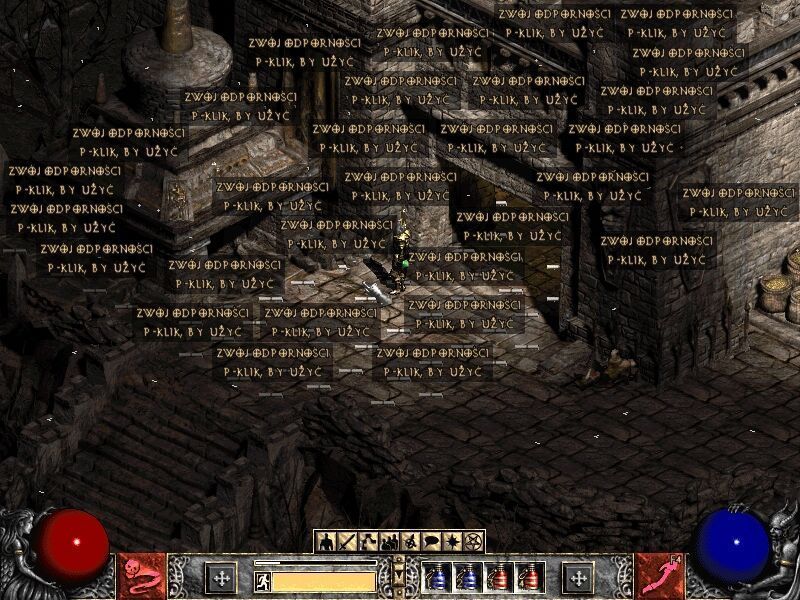Open the inventory via the sword icon
Screen dimensions: 800x600
click(347, 541)
